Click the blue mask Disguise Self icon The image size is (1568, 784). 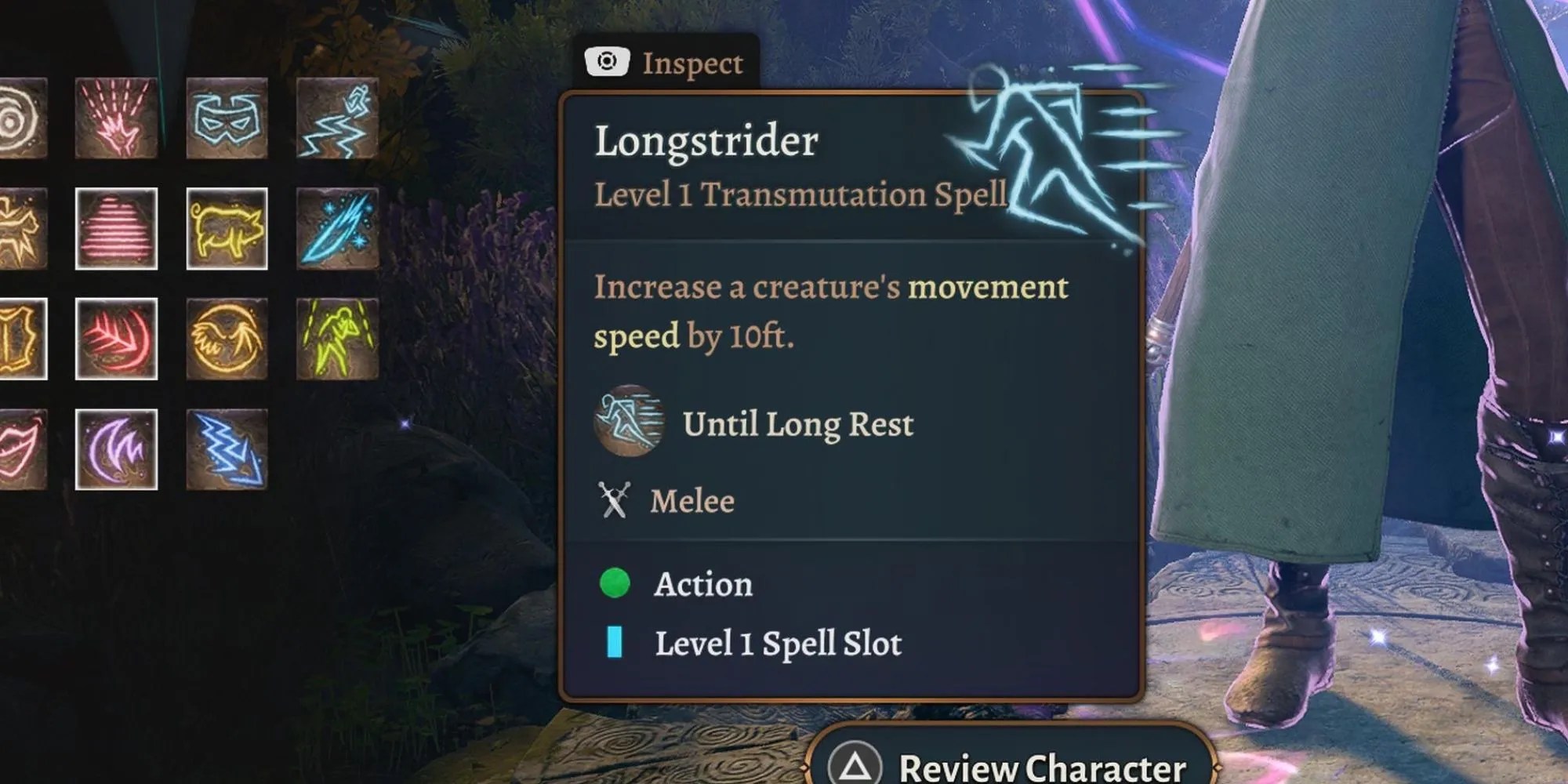tap(227, 118)
